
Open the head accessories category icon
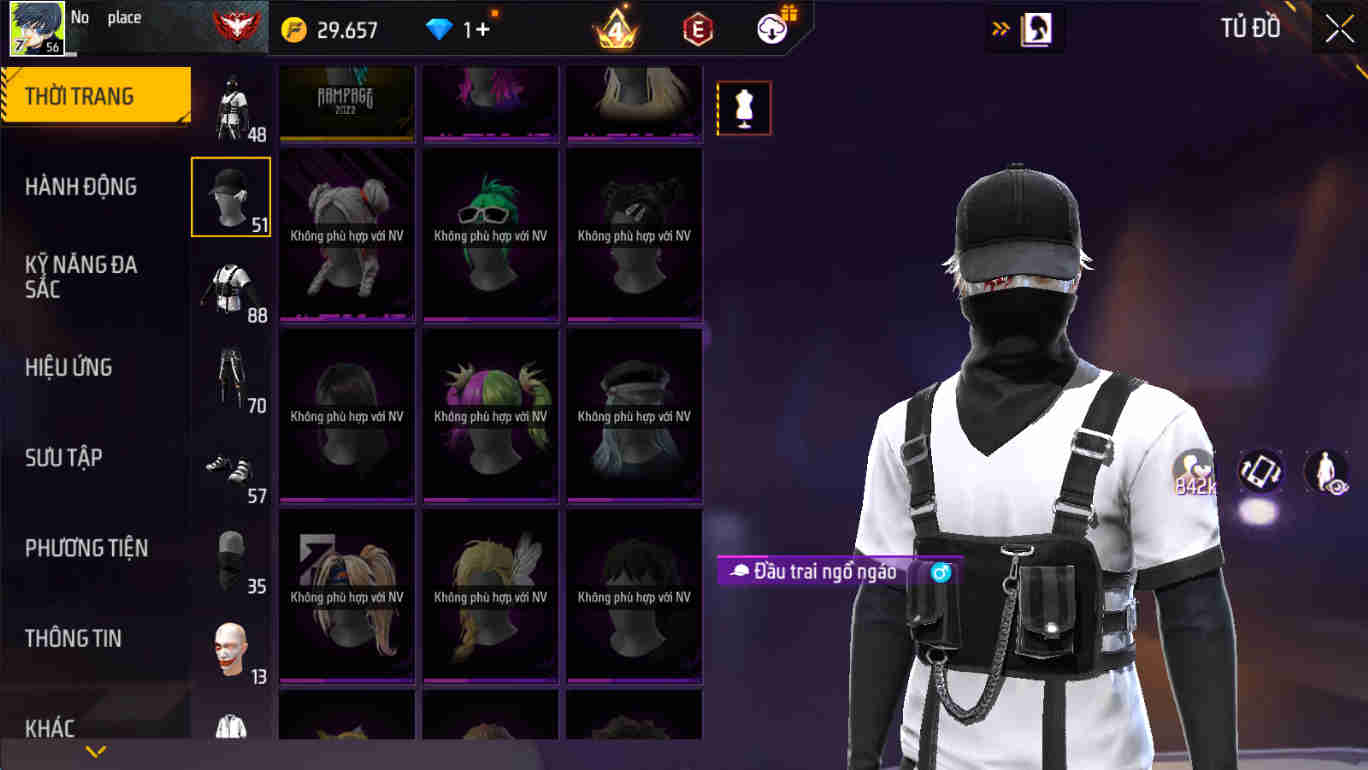(231, 196)
